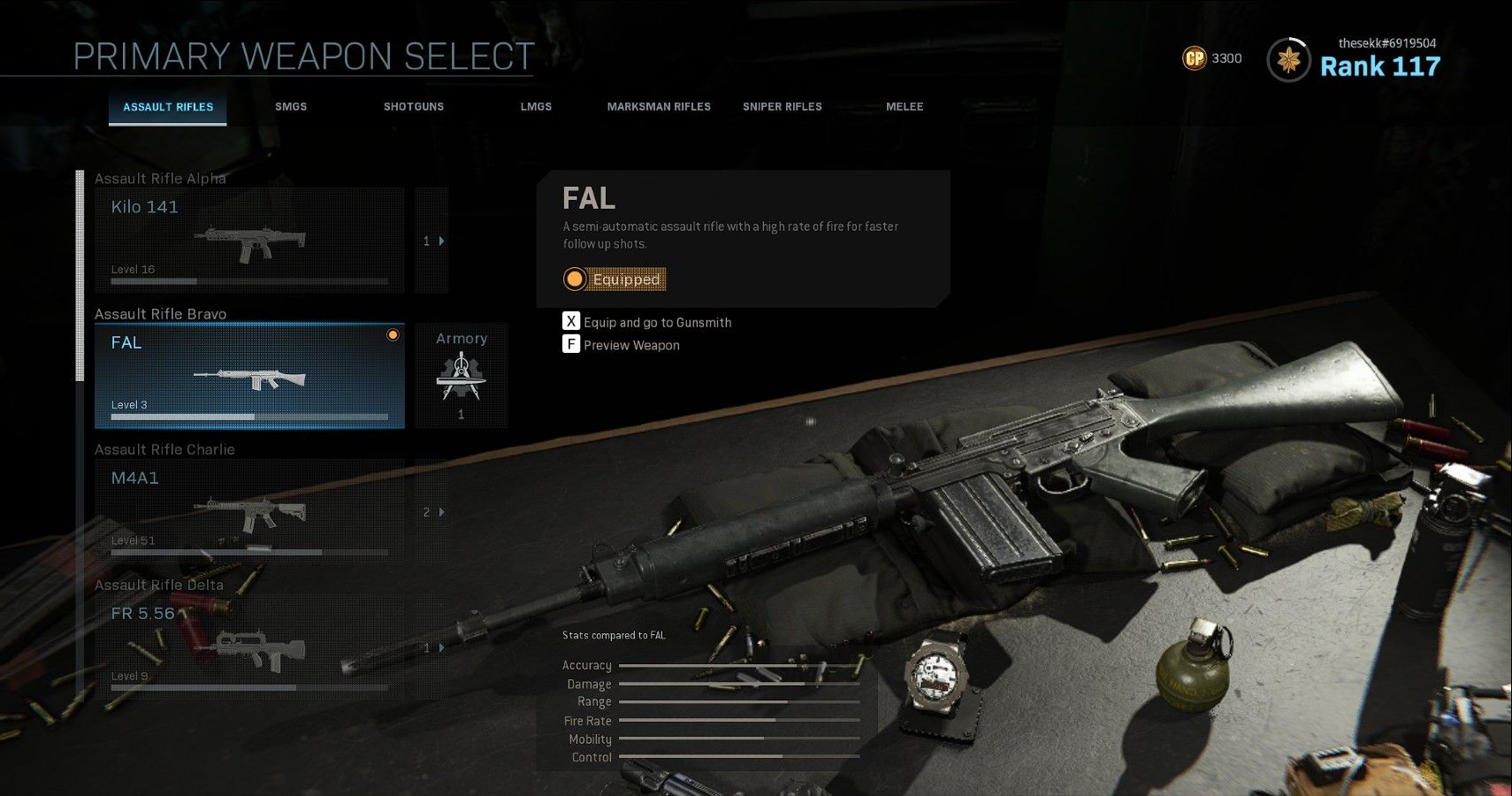Switch to the SMGs tab

pos(290,106)
